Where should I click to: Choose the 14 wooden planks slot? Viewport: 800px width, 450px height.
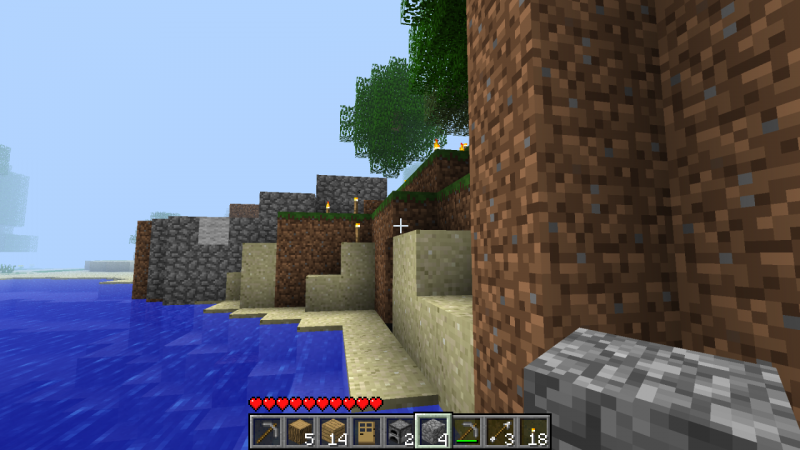[333, 432]
